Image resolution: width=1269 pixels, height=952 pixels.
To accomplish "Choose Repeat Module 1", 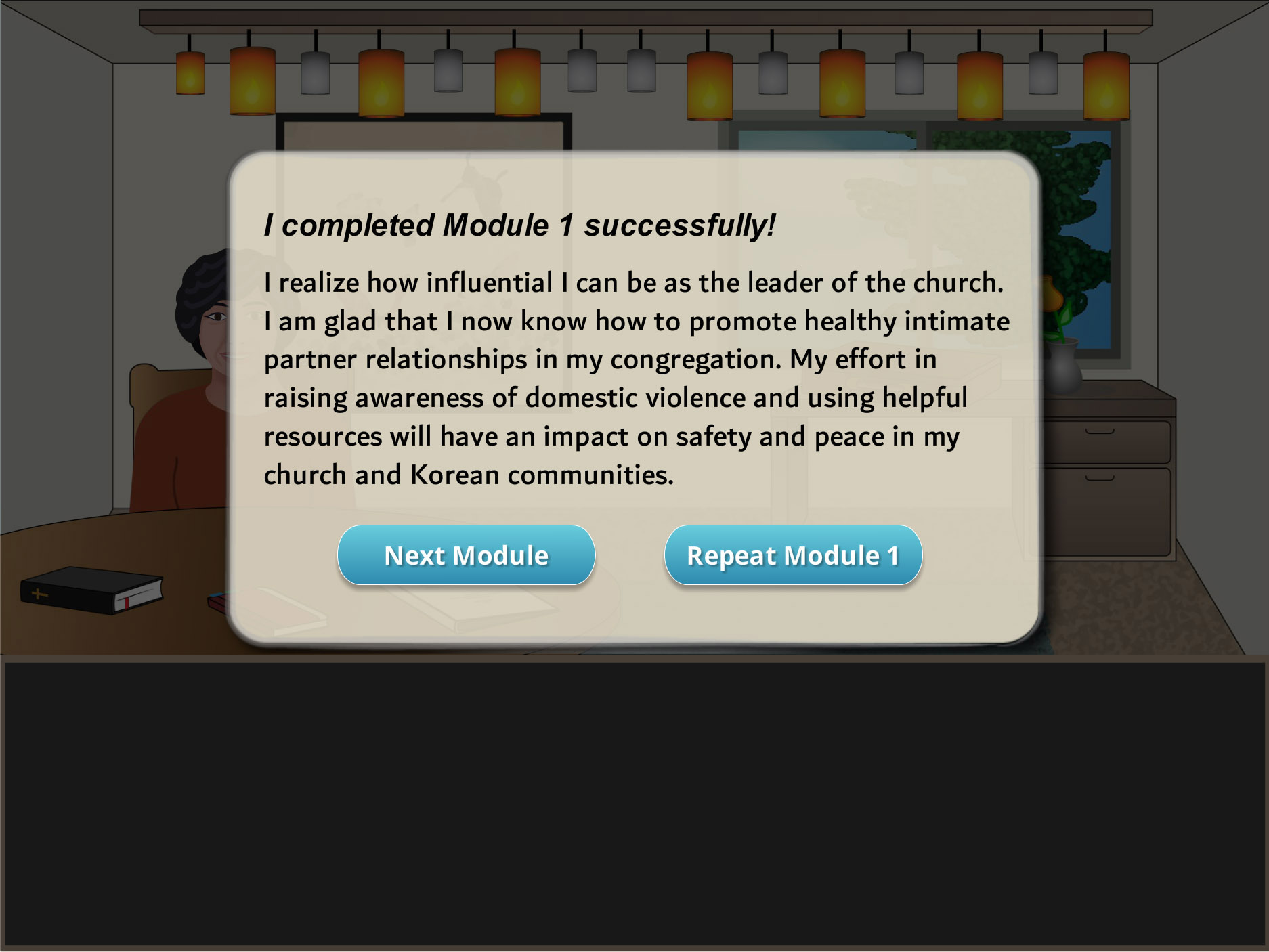I will pos(793,555).
